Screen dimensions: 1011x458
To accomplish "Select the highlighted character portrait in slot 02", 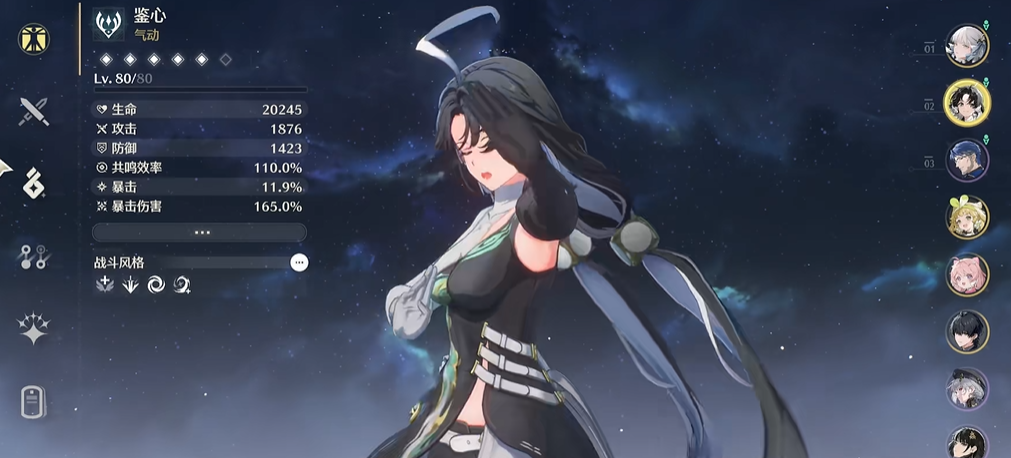I will (967, 103).
